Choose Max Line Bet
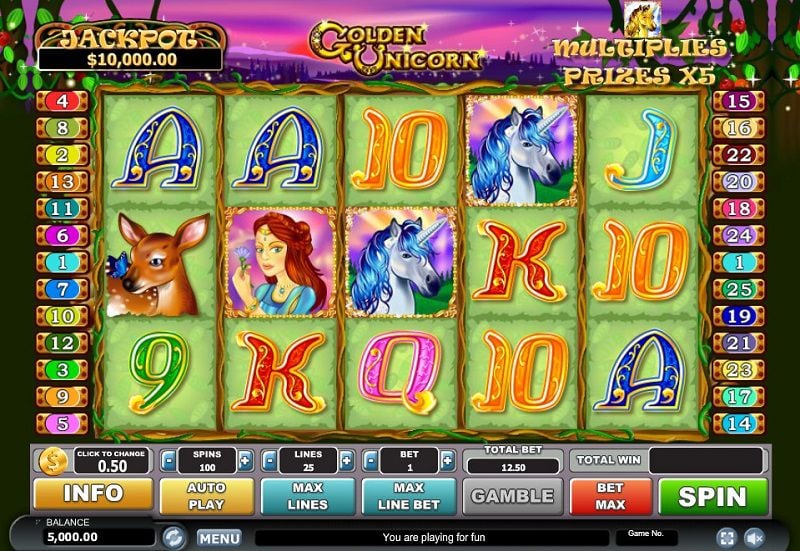 409,496
